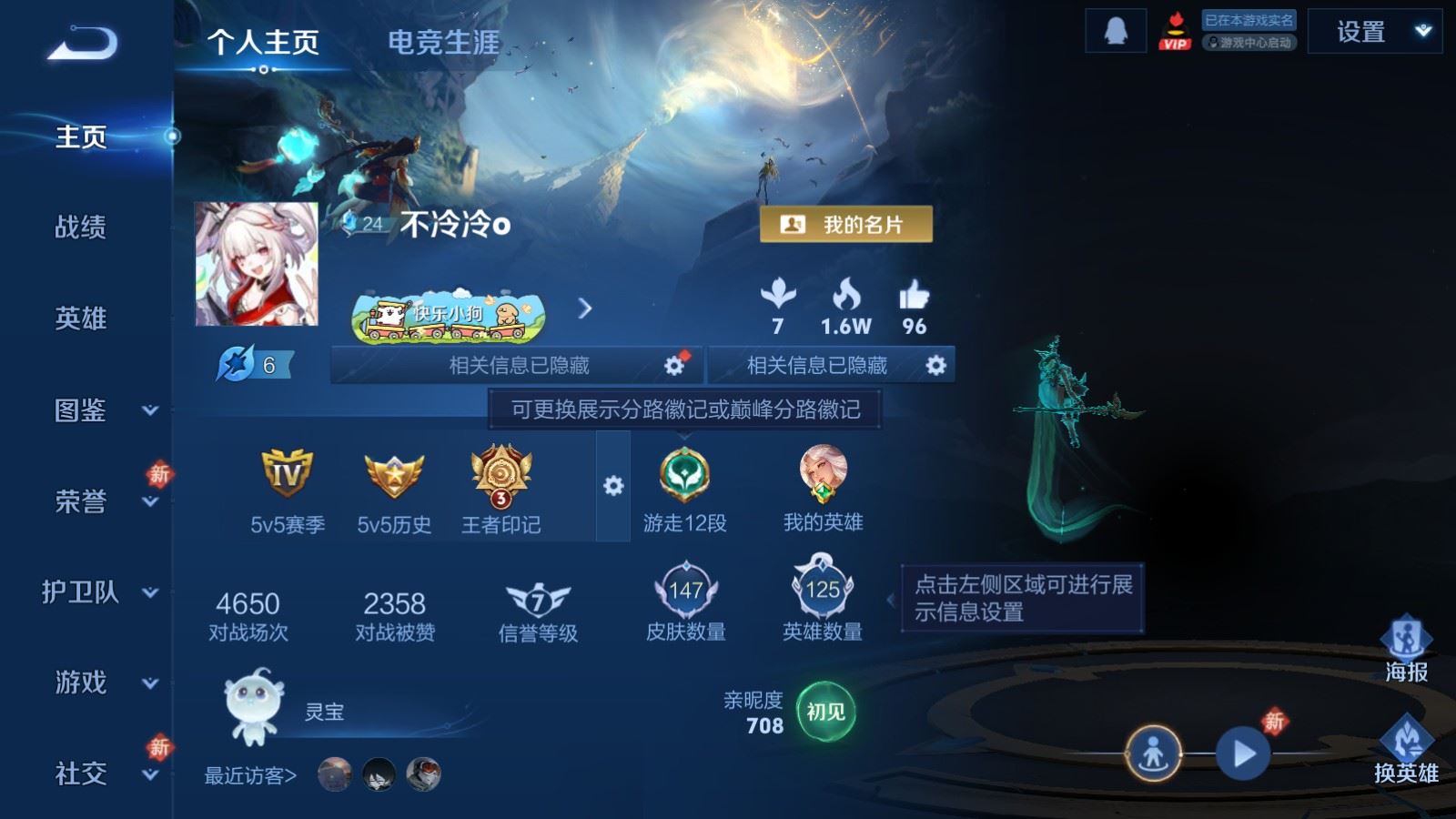Select 战绩 in the sidebar menu
Viewport: 1456px width, 819px height.
(x=80, y=228)
